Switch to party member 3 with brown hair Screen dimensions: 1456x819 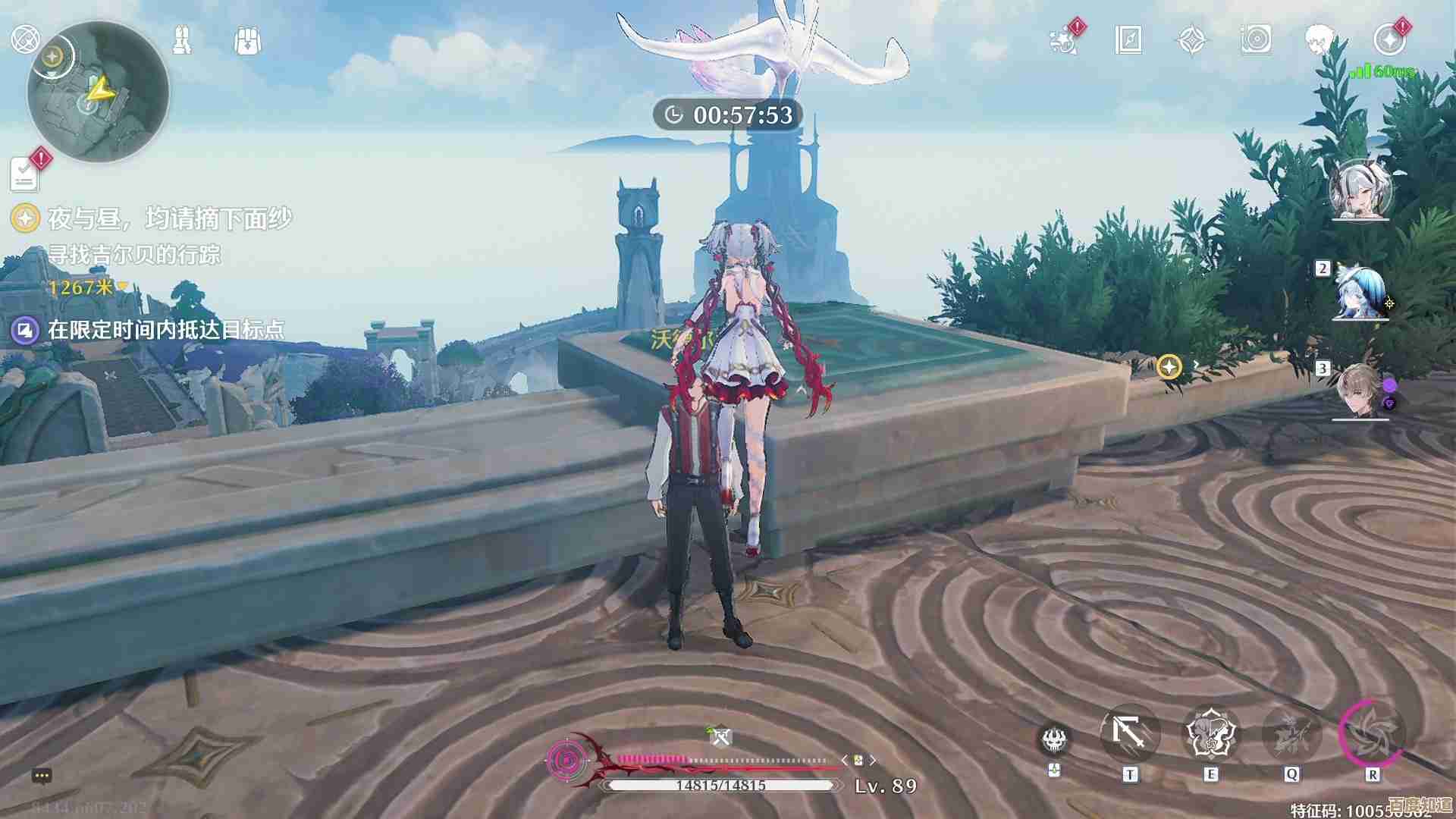click(x=1361, y=391)
